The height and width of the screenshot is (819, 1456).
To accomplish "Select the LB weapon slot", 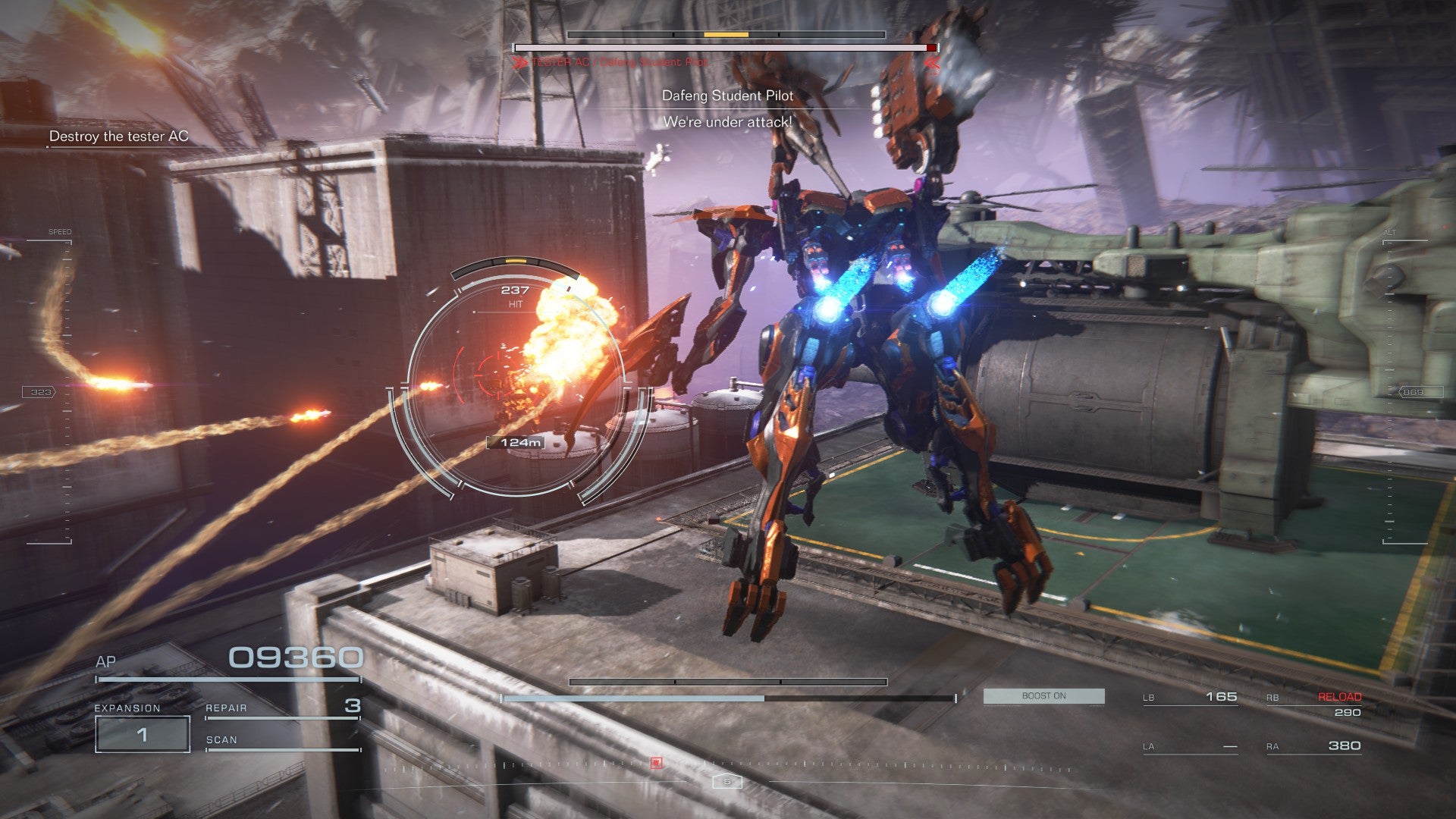I will click(x=1190, y=697).
